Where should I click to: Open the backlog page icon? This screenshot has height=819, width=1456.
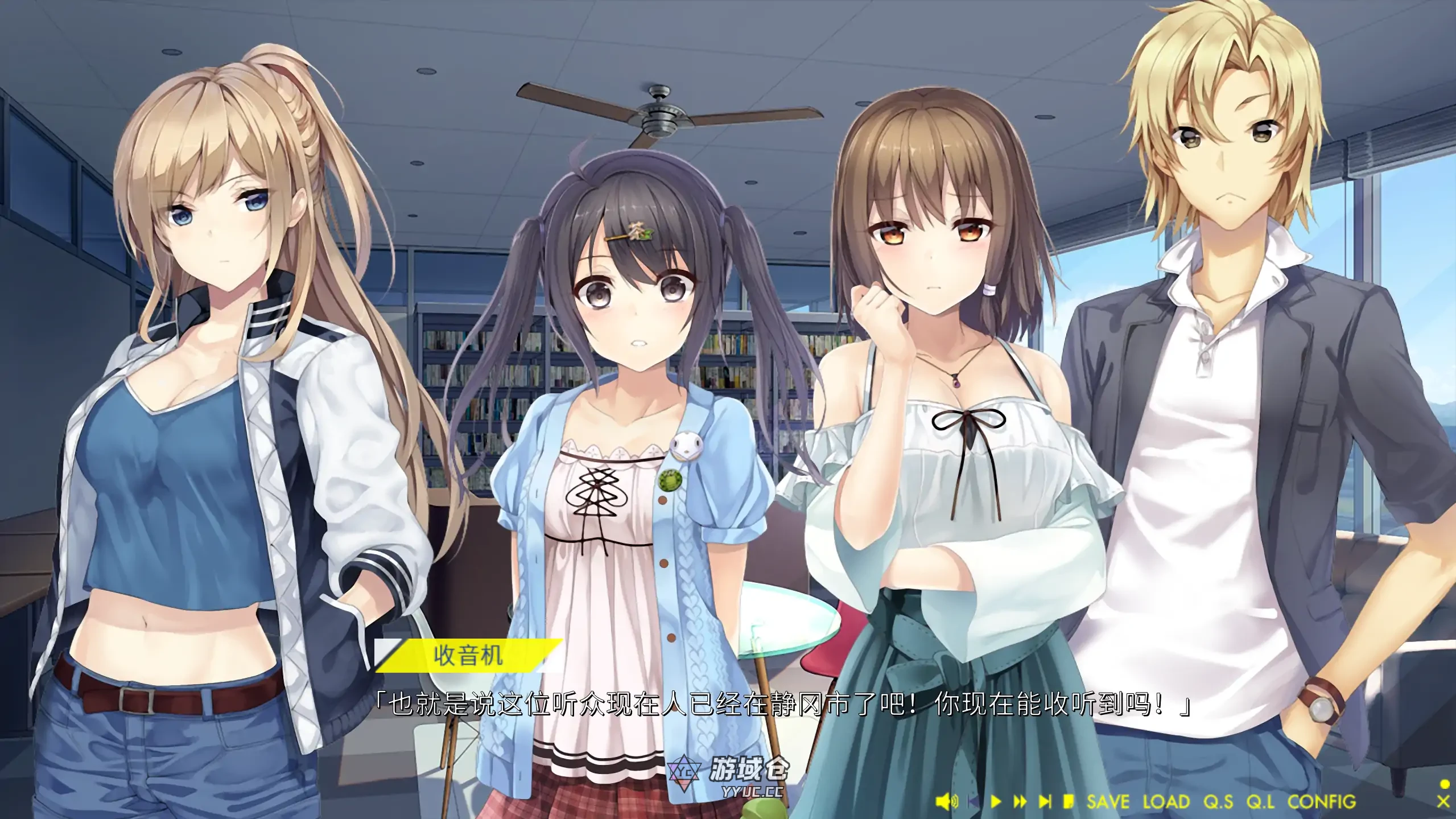pos(1069,802)
